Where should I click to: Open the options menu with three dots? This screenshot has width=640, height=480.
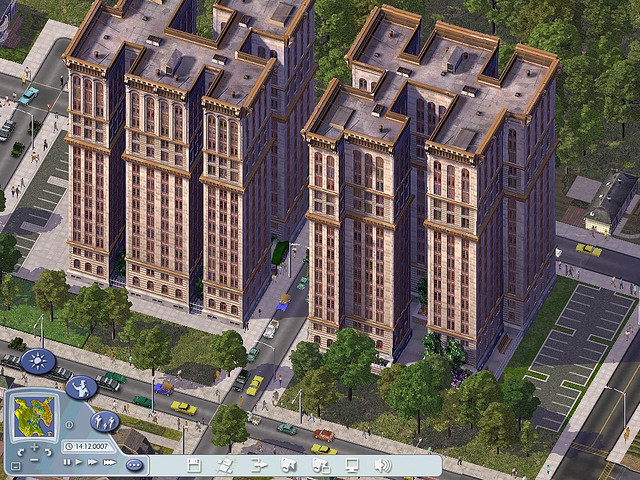134,464
